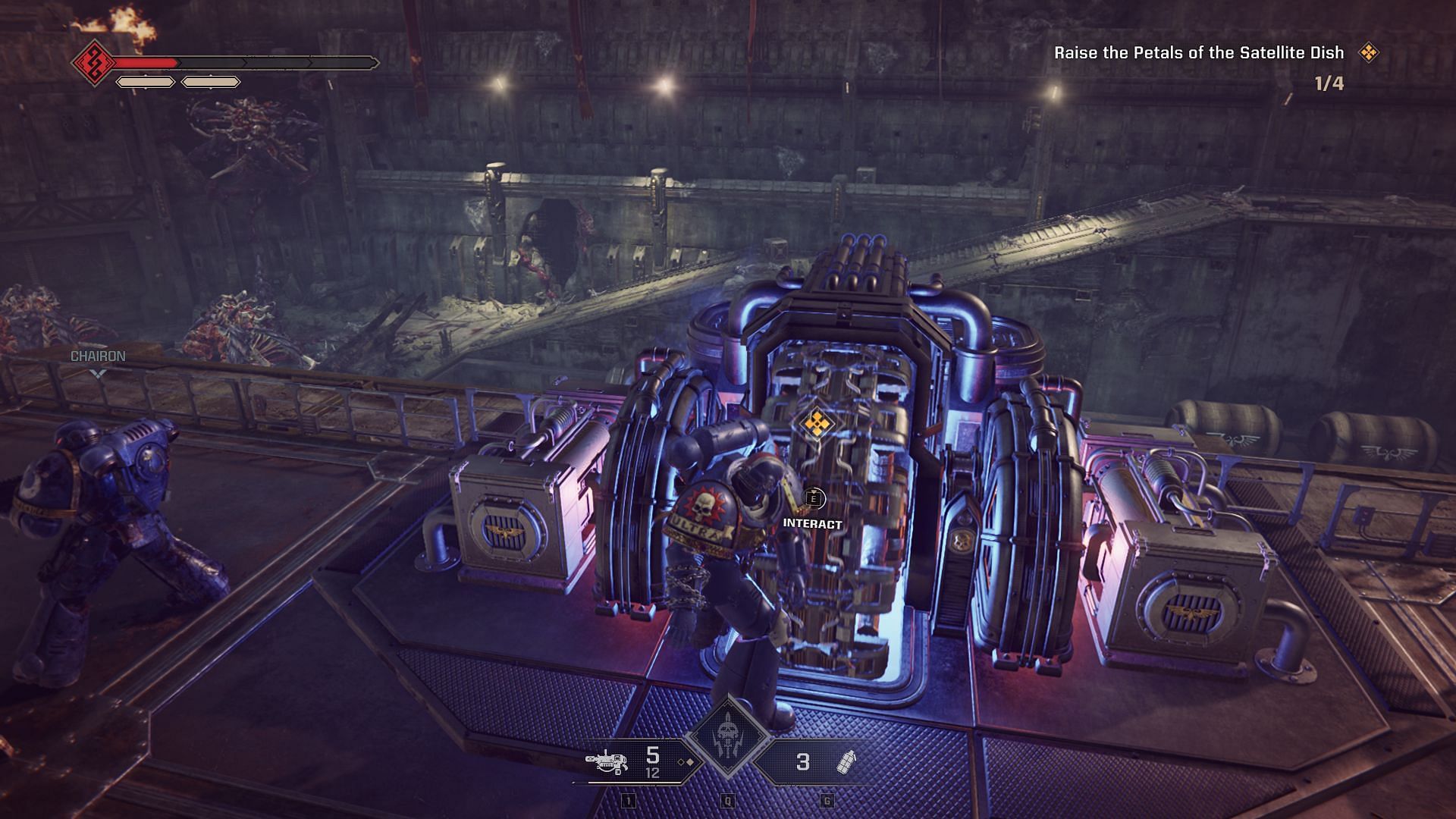Click the orange objective marker on the generator

pyautogui.click(x=815, y=424)
